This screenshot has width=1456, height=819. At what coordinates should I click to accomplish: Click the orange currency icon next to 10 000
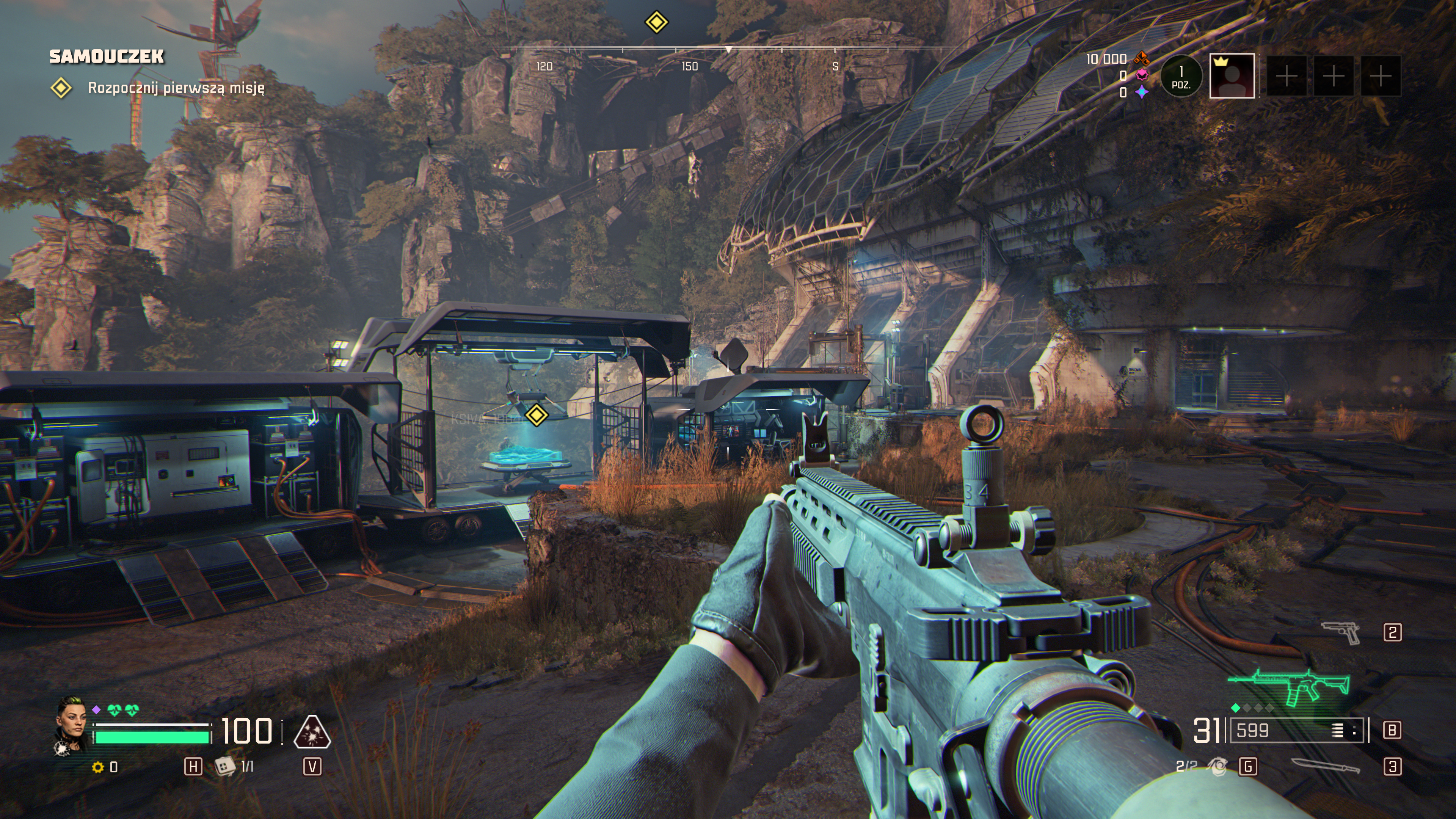click(1142, 58)
